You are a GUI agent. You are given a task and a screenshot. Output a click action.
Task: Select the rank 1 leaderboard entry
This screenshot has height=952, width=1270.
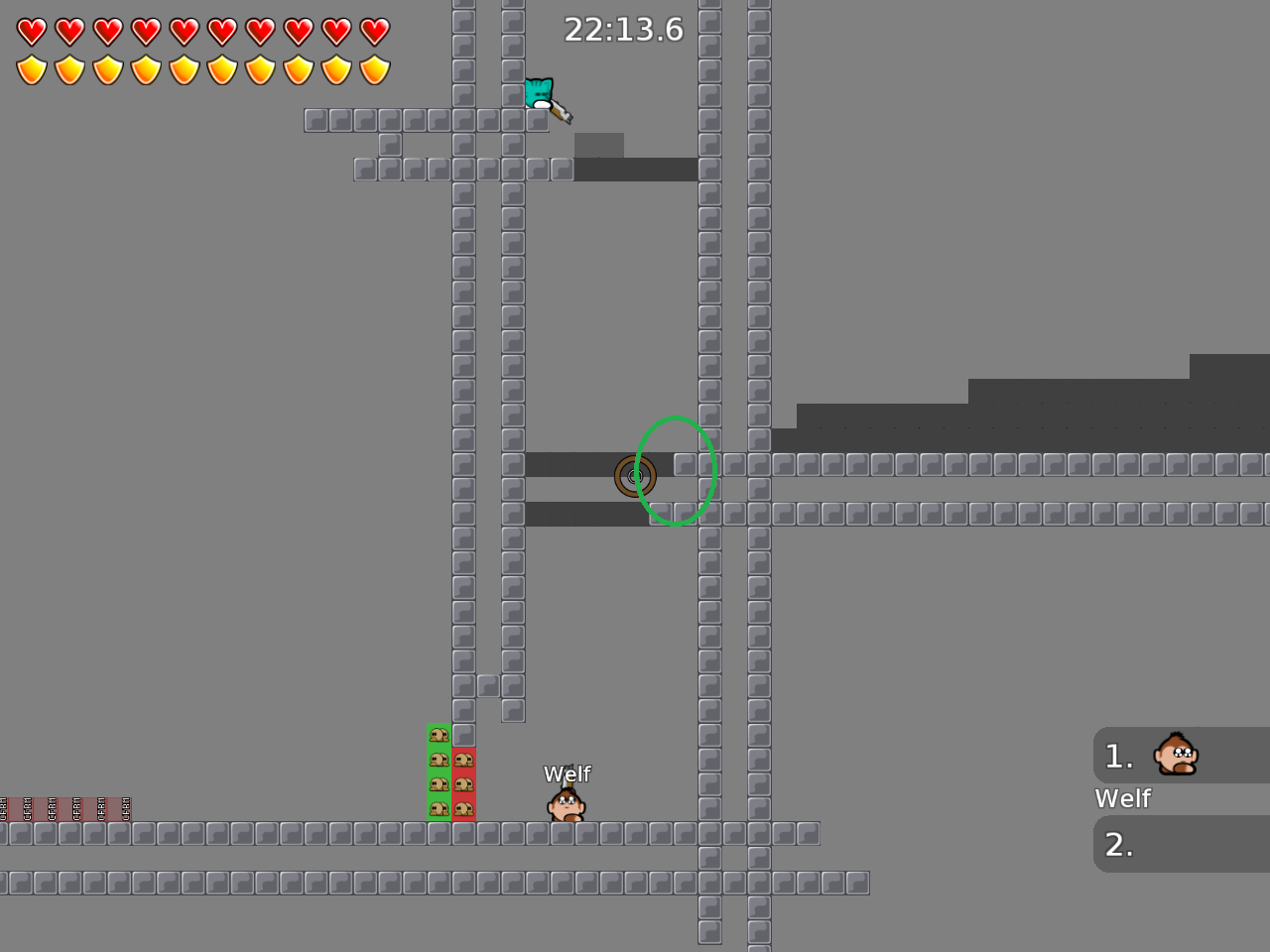(1181, 755)
